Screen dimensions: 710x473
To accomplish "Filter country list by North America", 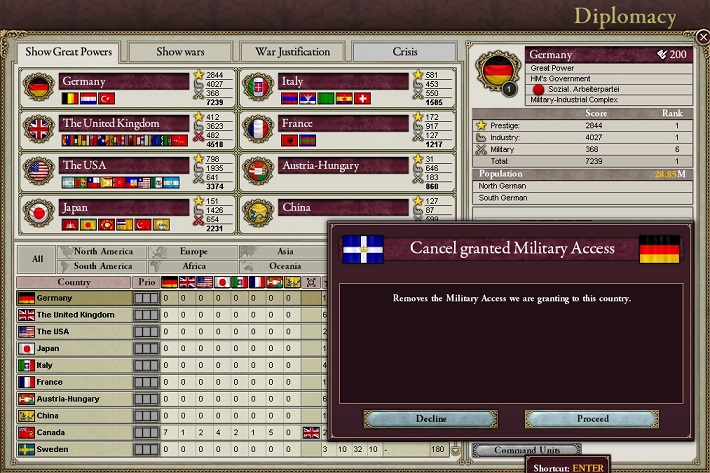I will point(103,252).
